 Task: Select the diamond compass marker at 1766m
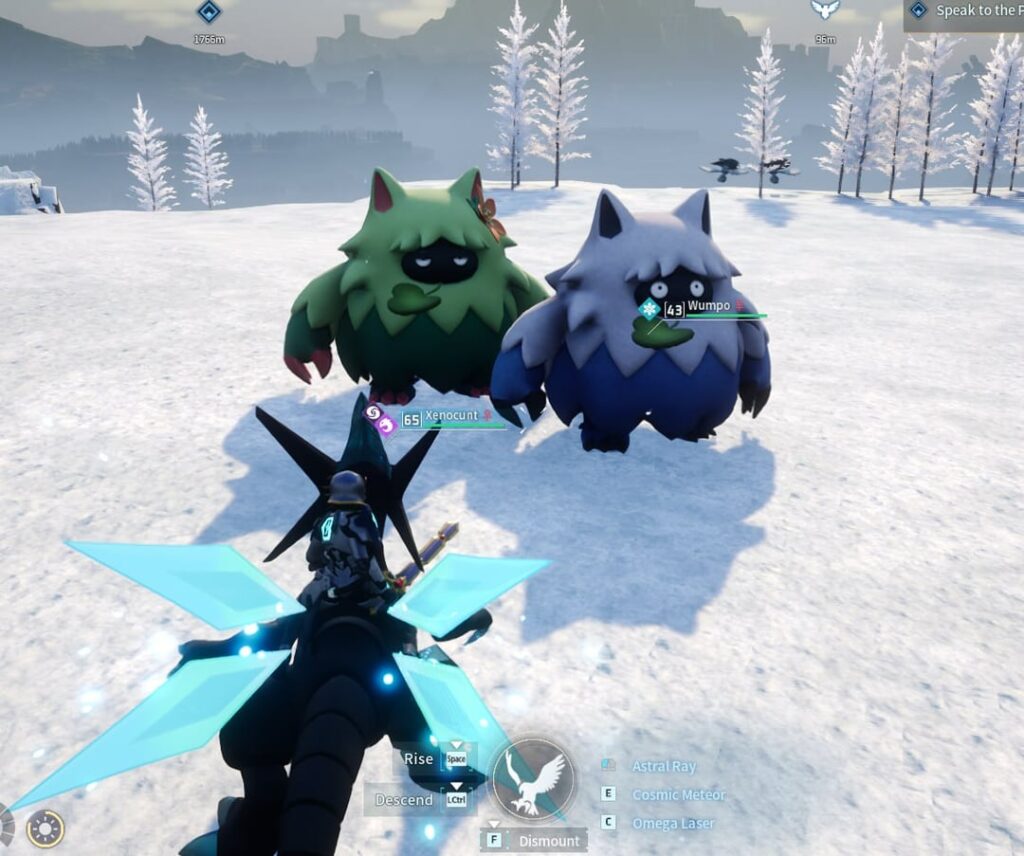208,12
